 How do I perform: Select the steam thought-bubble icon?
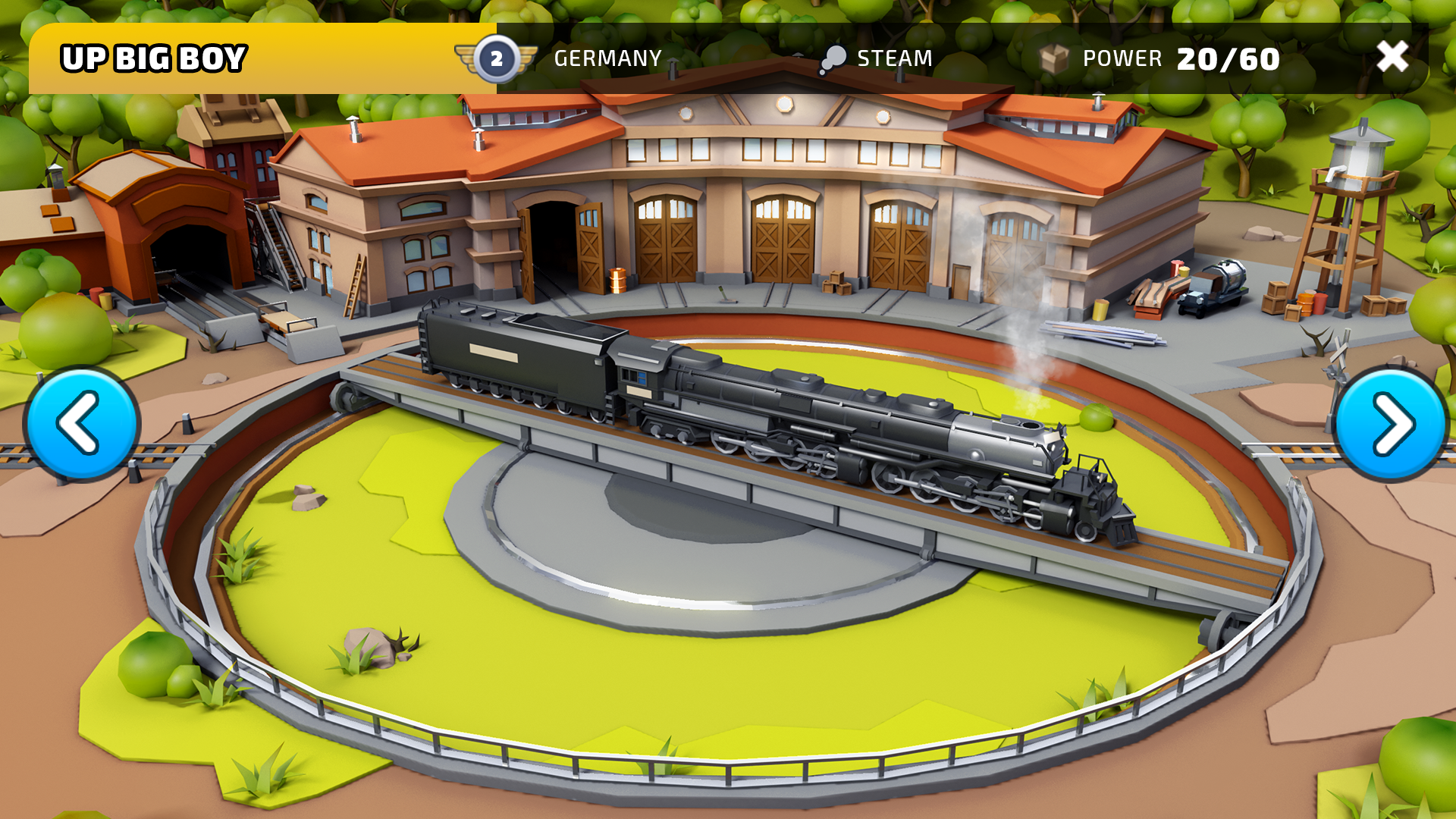point(833,57)
